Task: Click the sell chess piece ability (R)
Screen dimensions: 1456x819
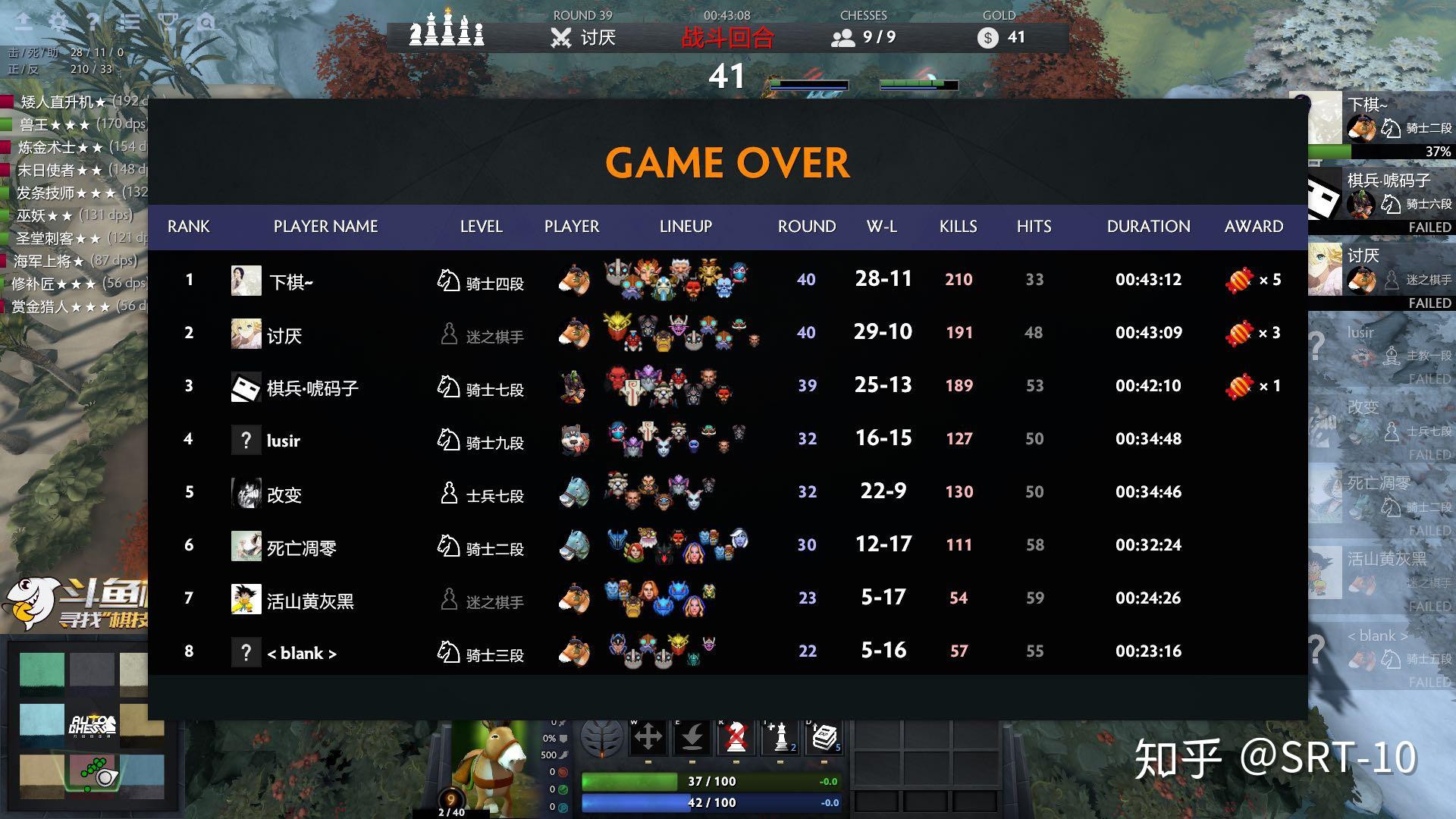Action: pyautogui.click(x=736, y=736)
